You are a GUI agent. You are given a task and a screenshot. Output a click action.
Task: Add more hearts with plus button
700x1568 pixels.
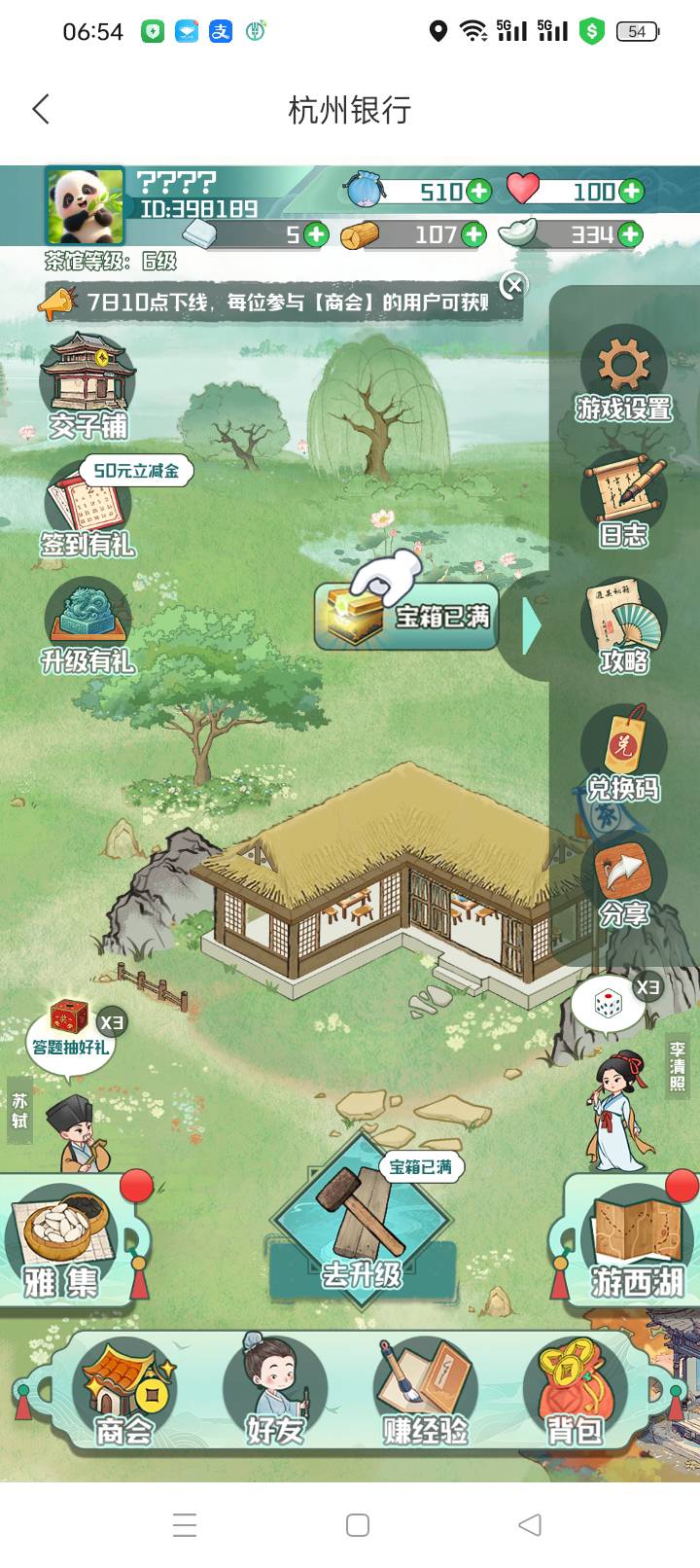(x=632, y=191)
